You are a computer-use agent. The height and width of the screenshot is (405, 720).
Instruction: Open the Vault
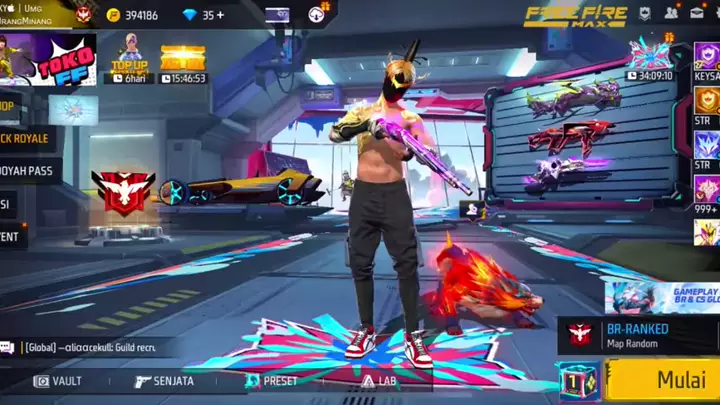pos(58,381)
